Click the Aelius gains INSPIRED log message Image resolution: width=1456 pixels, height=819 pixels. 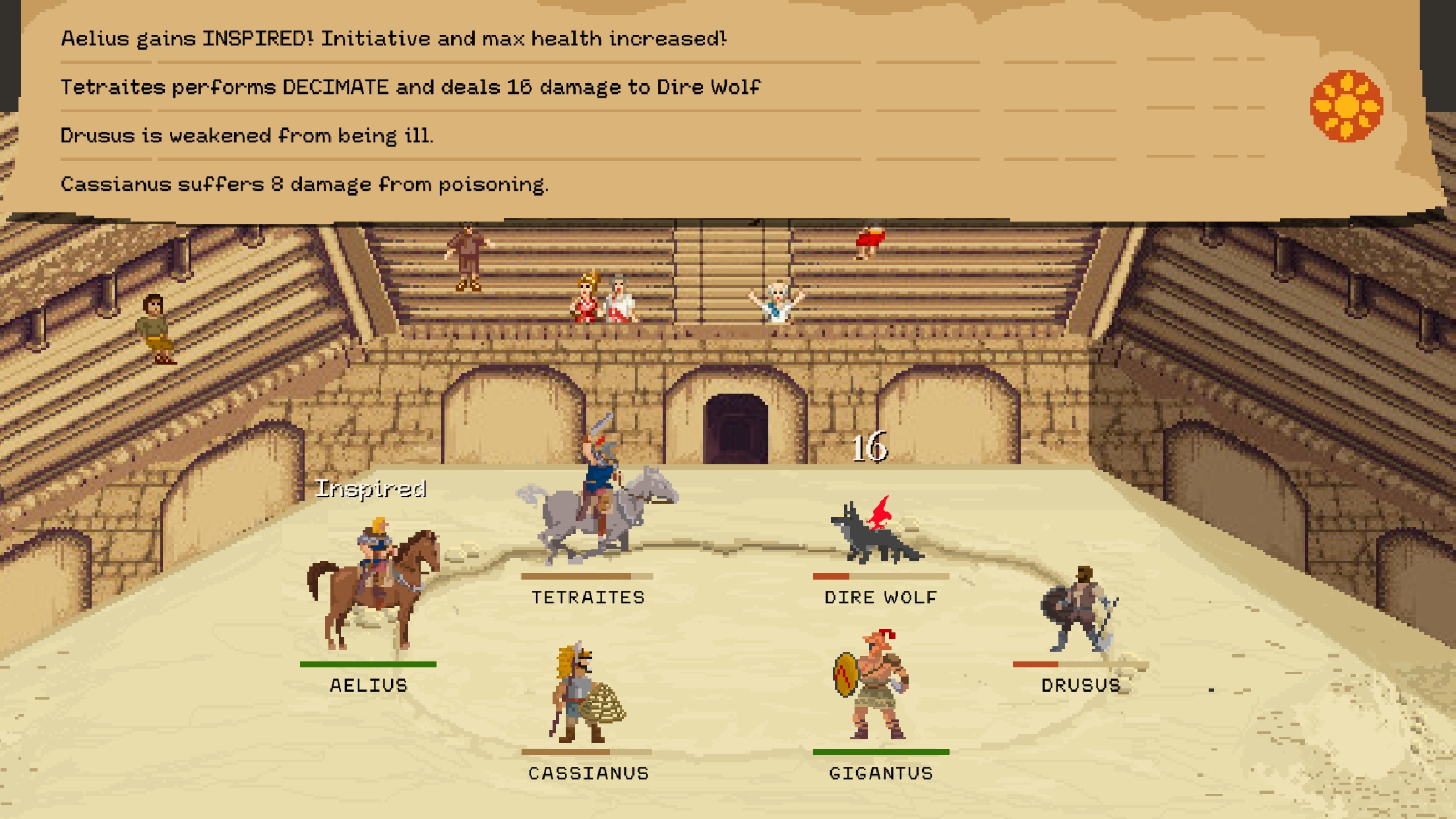392,38
